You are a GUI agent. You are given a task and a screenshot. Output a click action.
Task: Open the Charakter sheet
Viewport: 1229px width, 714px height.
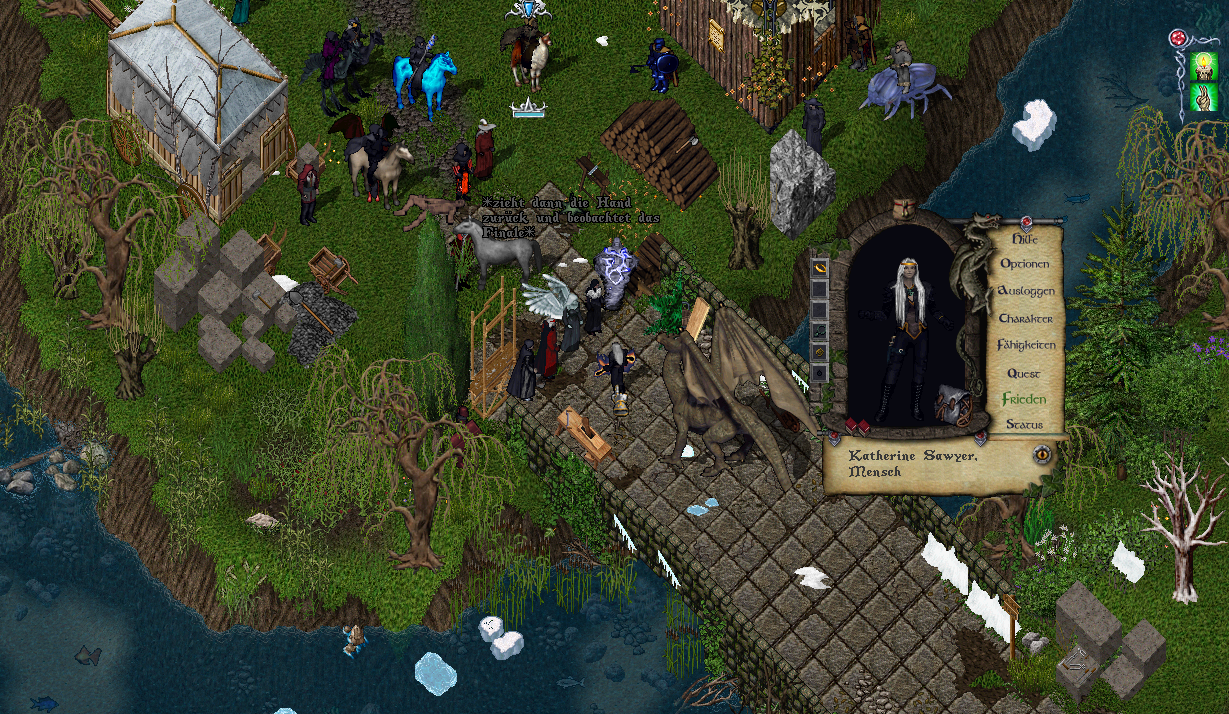click(1025, 318)
